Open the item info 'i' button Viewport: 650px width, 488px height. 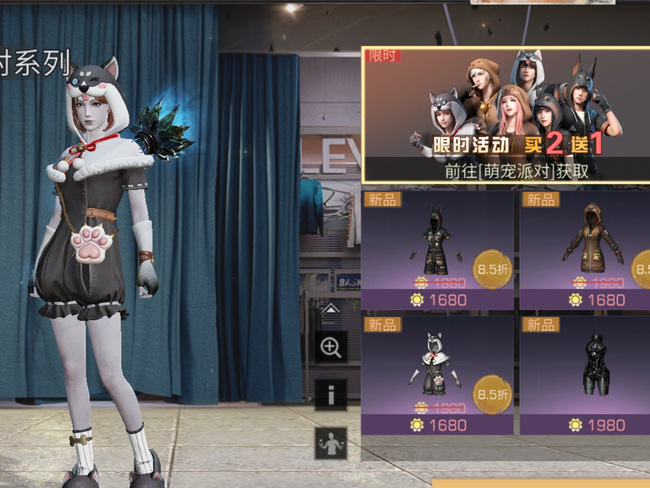[x=331, y=394]
